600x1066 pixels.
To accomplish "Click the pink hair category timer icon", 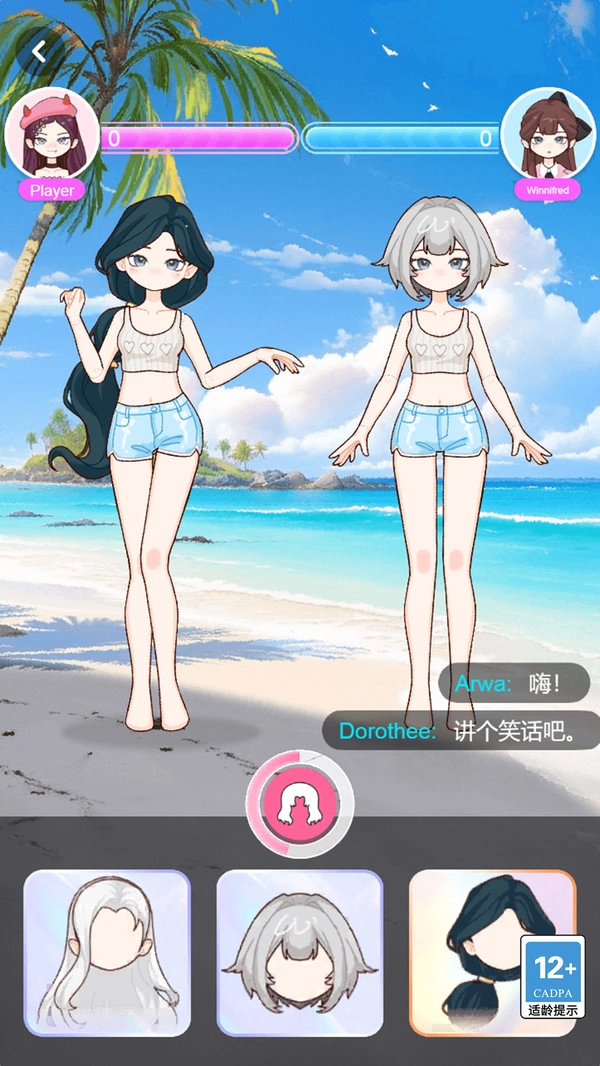I will (299, 803).
